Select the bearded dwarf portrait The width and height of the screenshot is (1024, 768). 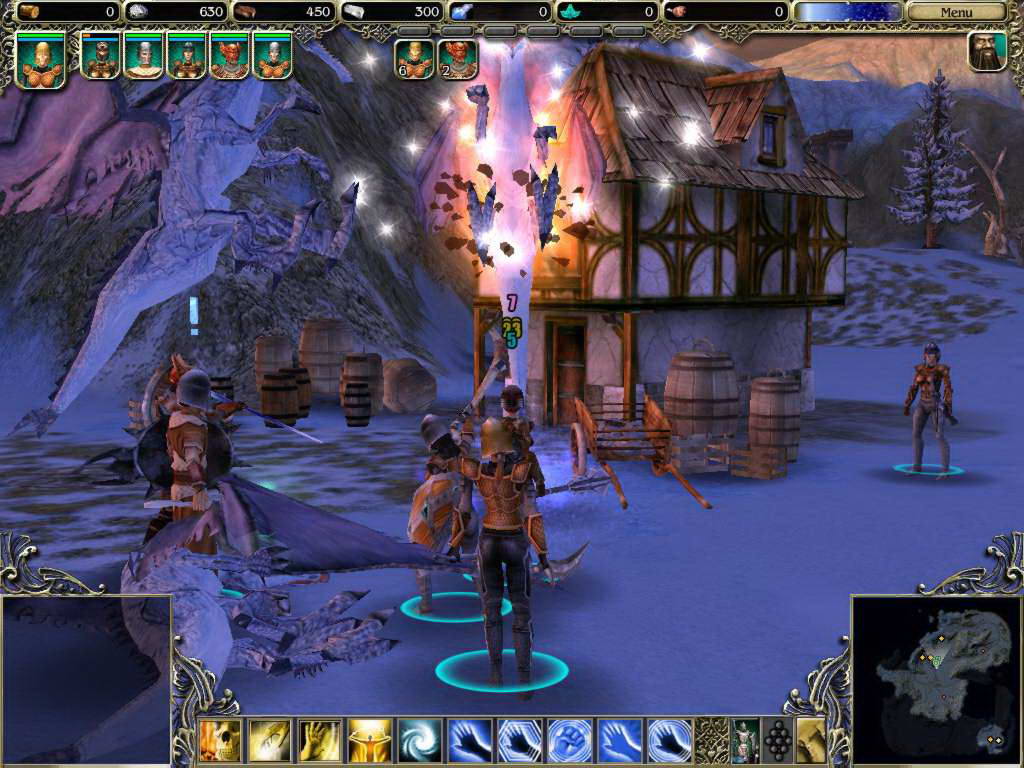987,51
